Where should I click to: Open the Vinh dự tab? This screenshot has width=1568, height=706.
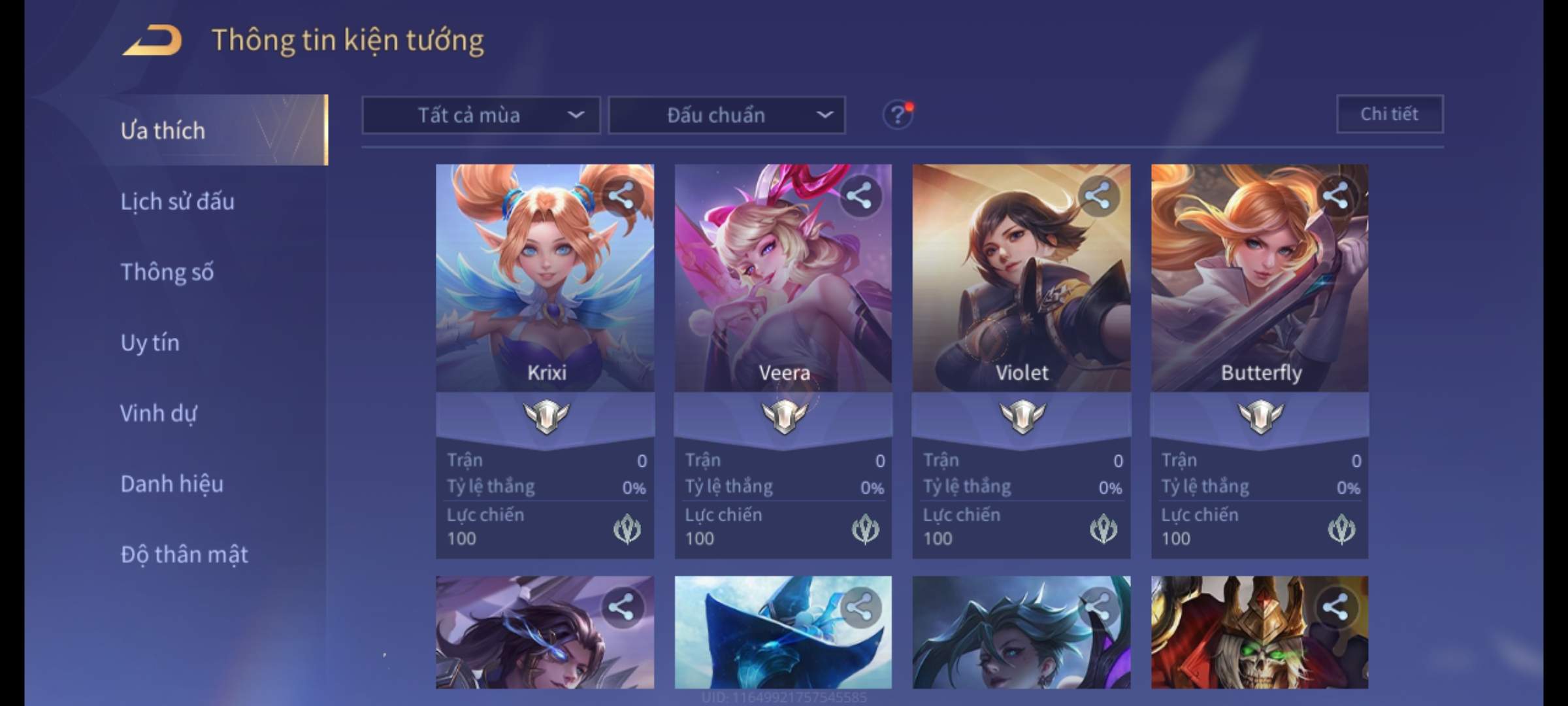pos(158,413)
